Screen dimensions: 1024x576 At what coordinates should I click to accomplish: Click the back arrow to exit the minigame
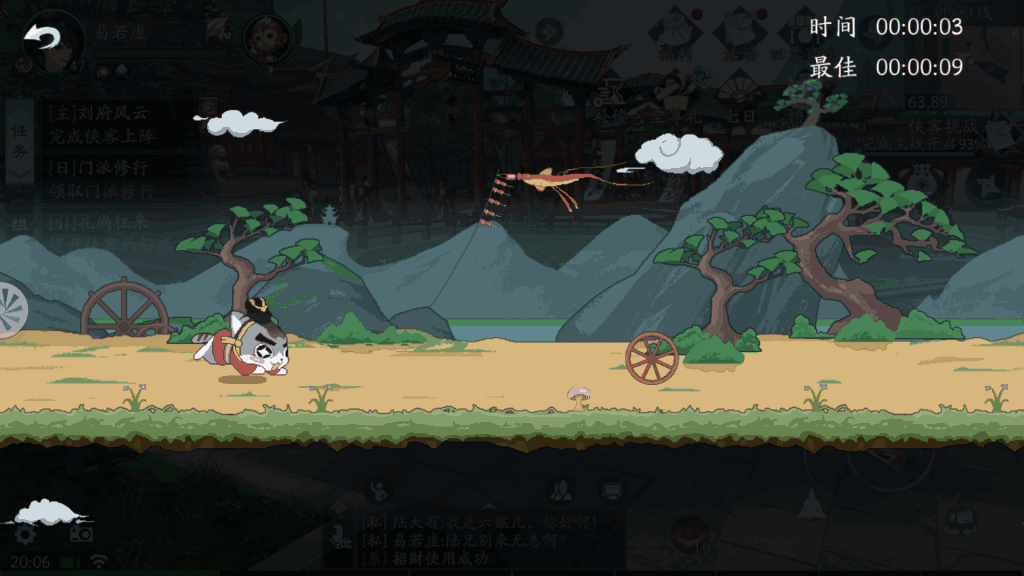point(42,39)
